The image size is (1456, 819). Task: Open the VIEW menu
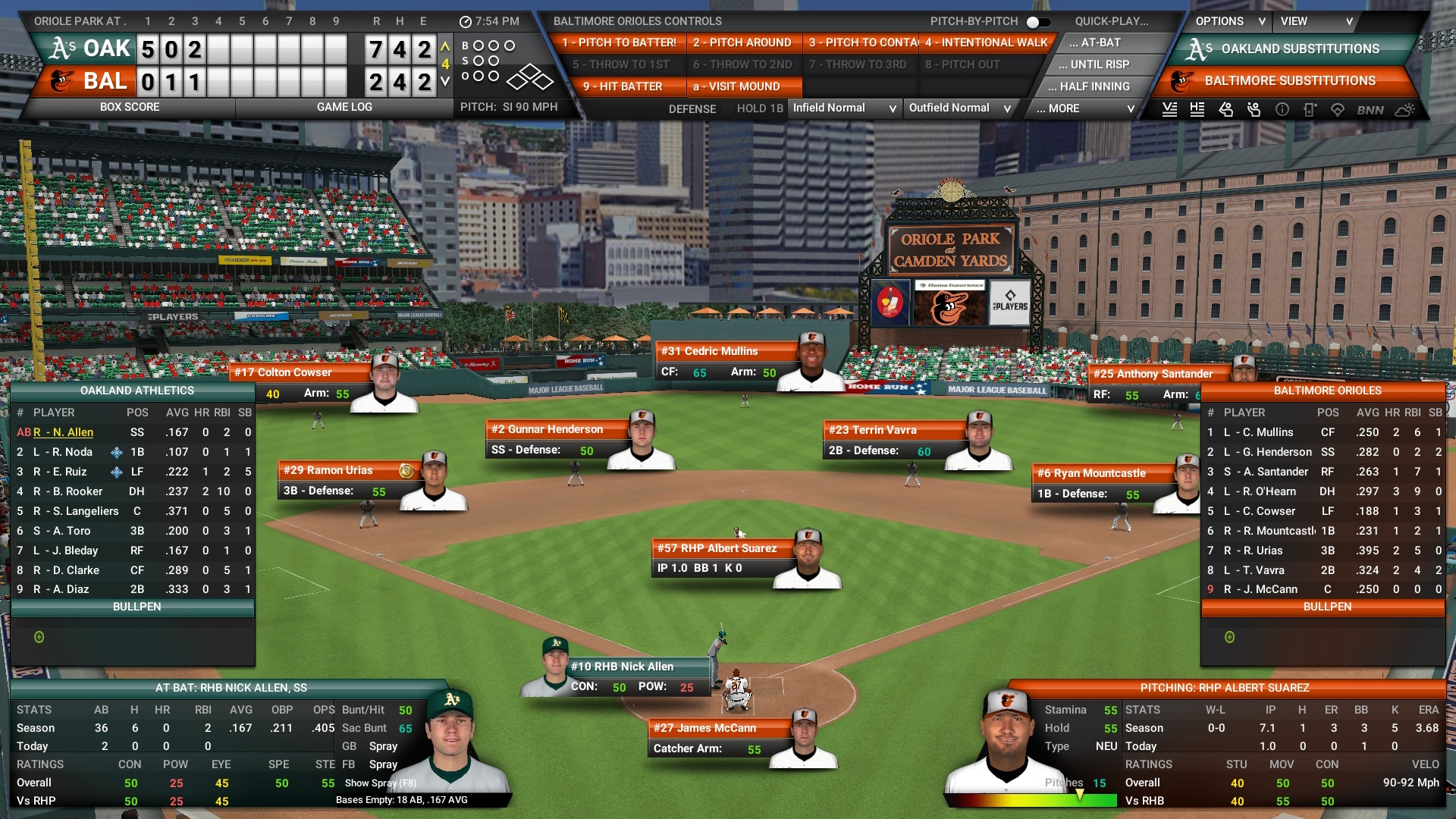pyautogui.click(x=1317, y=21)
